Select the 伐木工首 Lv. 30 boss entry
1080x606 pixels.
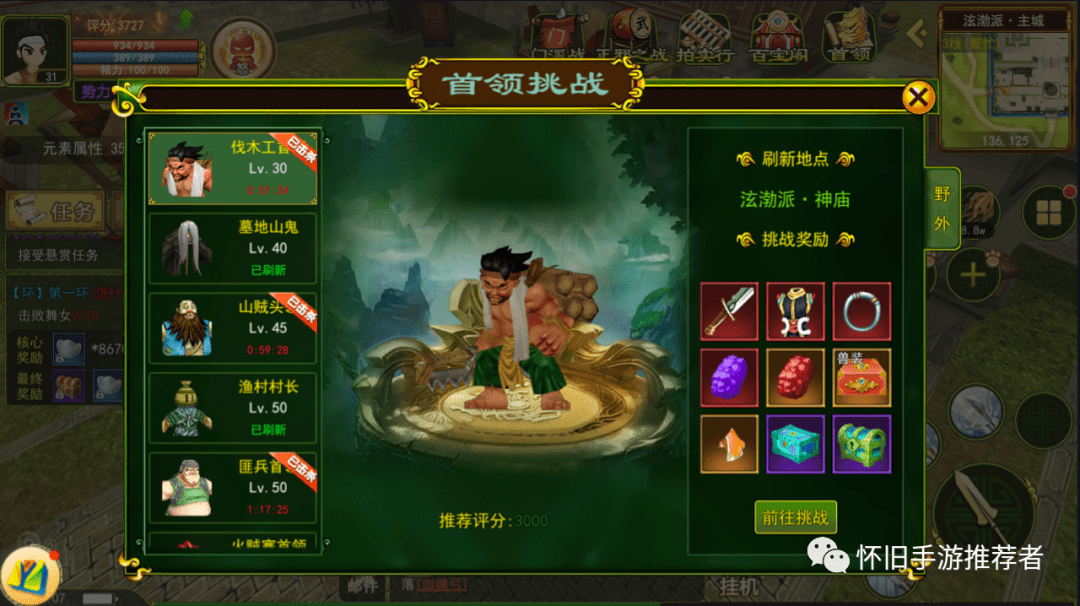coord(232,167)
